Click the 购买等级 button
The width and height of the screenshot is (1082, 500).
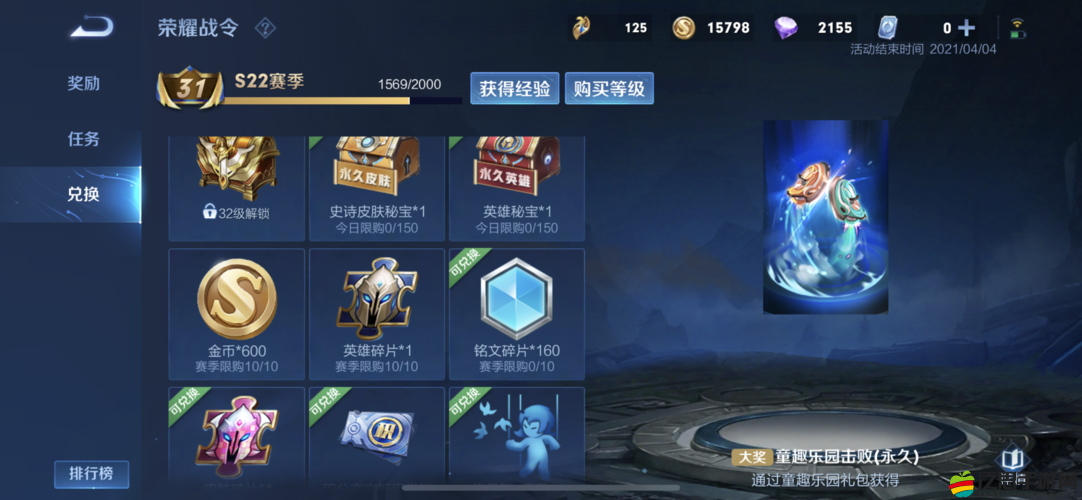pyautogui.click(x=609, y=88)
